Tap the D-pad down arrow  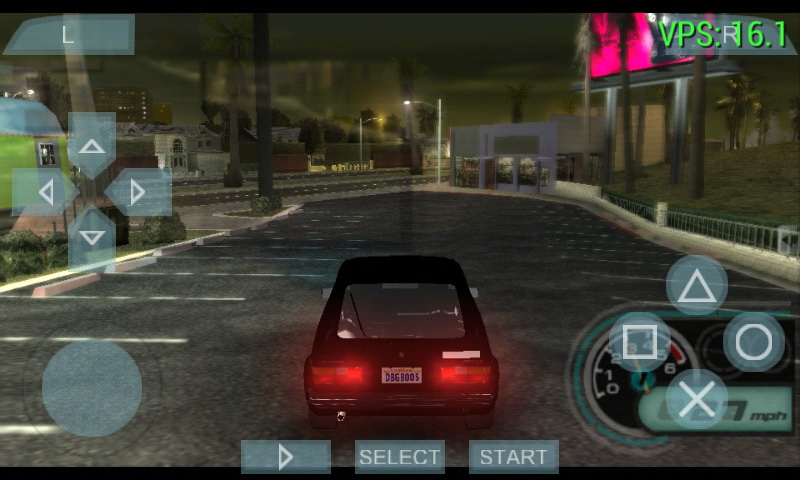click(x=92, y=238)
